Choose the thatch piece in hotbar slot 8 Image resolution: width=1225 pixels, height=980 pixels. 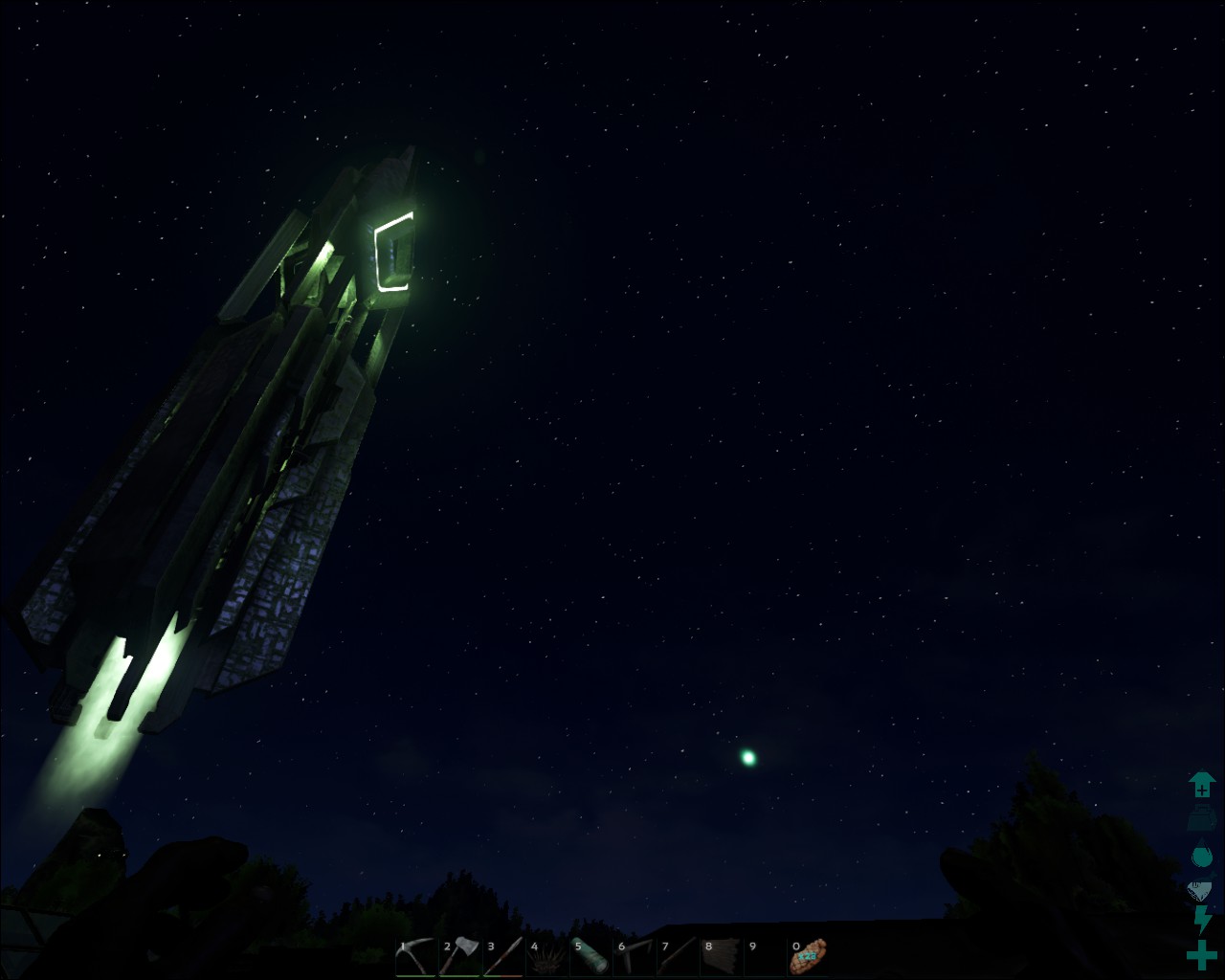[x=722, y=956]
